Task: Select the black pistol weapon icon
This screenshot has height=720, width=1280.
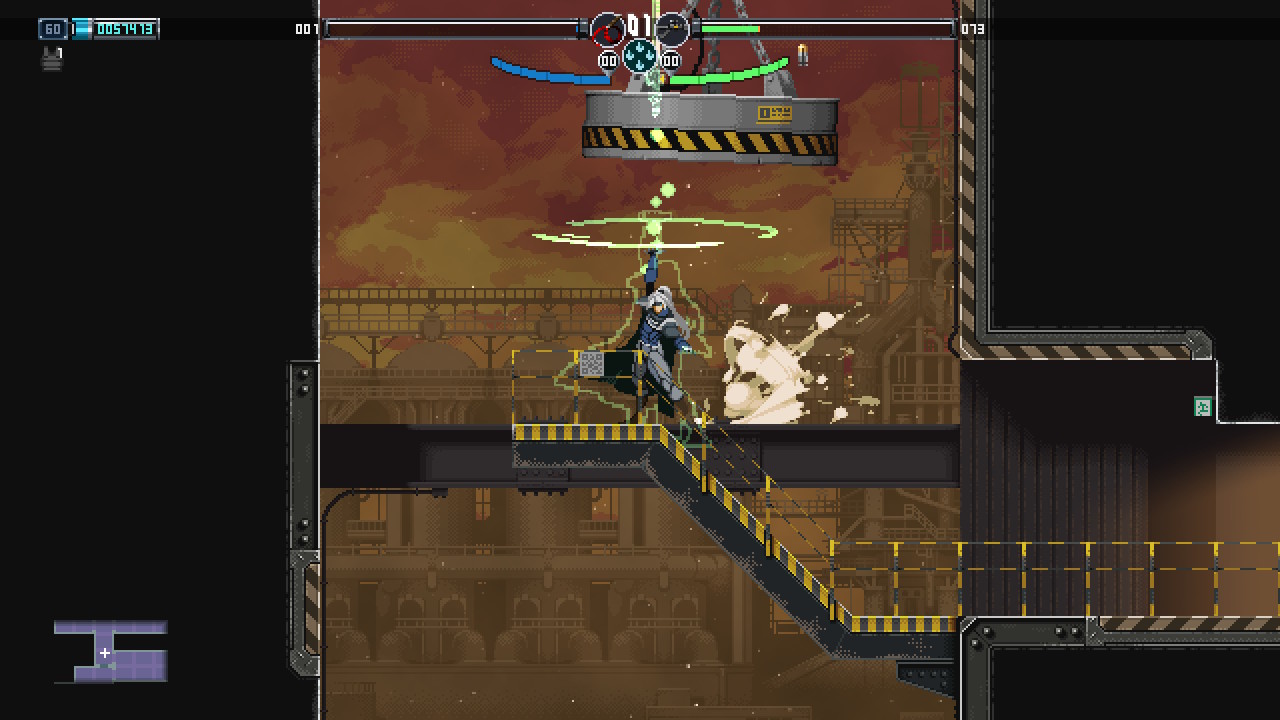Action: pos(673,29)
